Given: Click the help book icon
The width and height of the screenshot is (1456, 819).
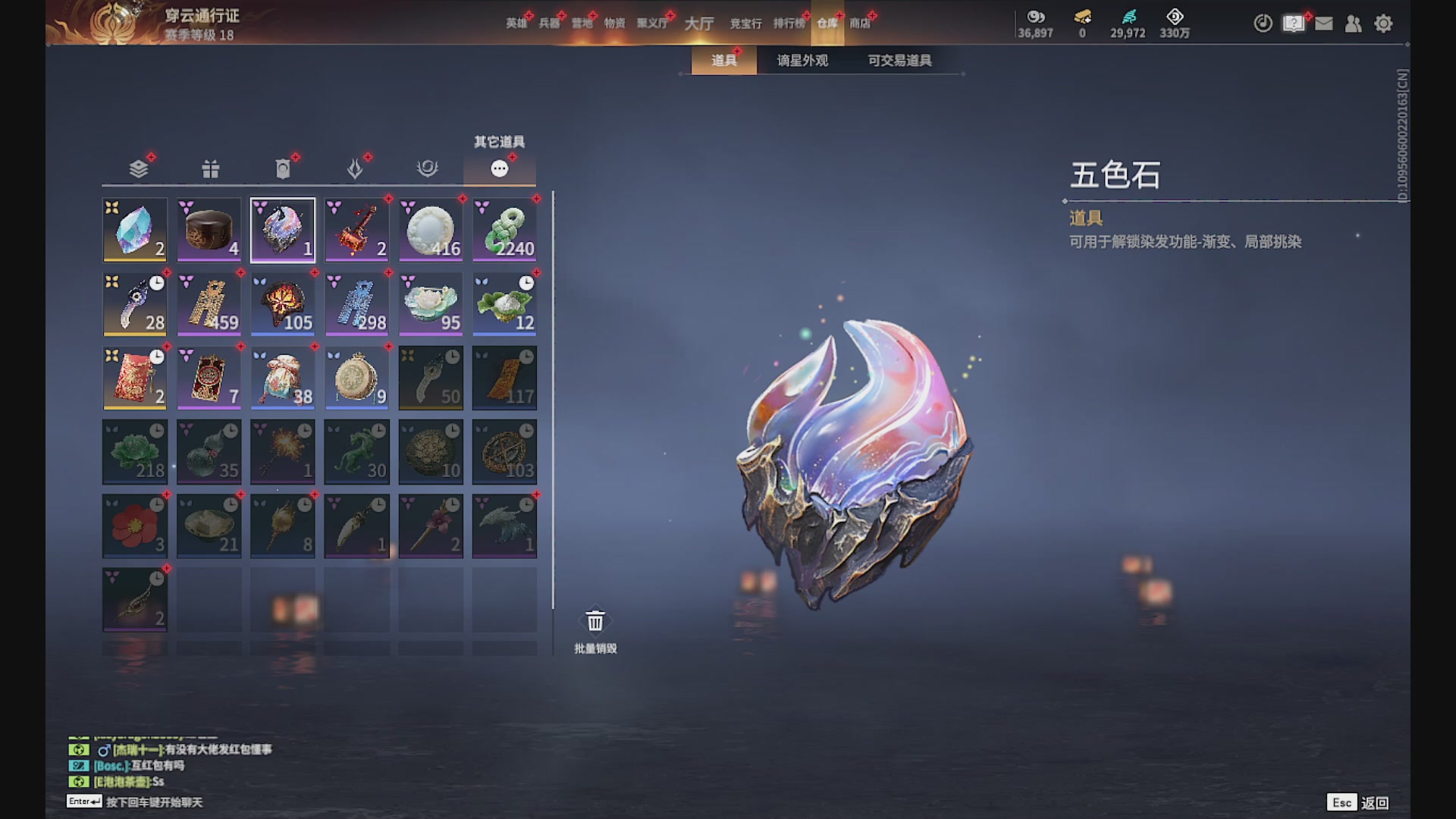Looking at the screenshot, I should tap(1292, 24).
